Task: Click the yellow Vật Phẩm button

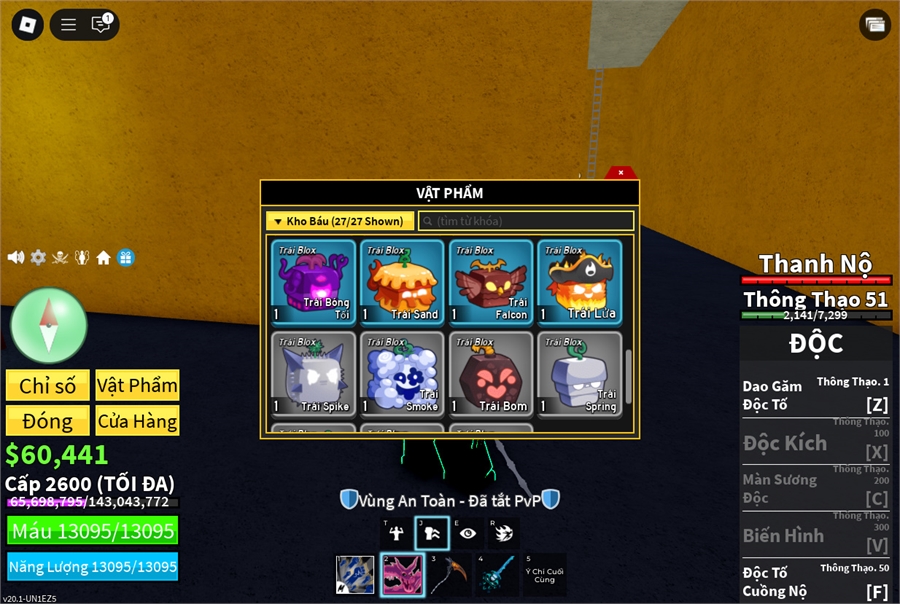Action: click(x=137, y=386)
